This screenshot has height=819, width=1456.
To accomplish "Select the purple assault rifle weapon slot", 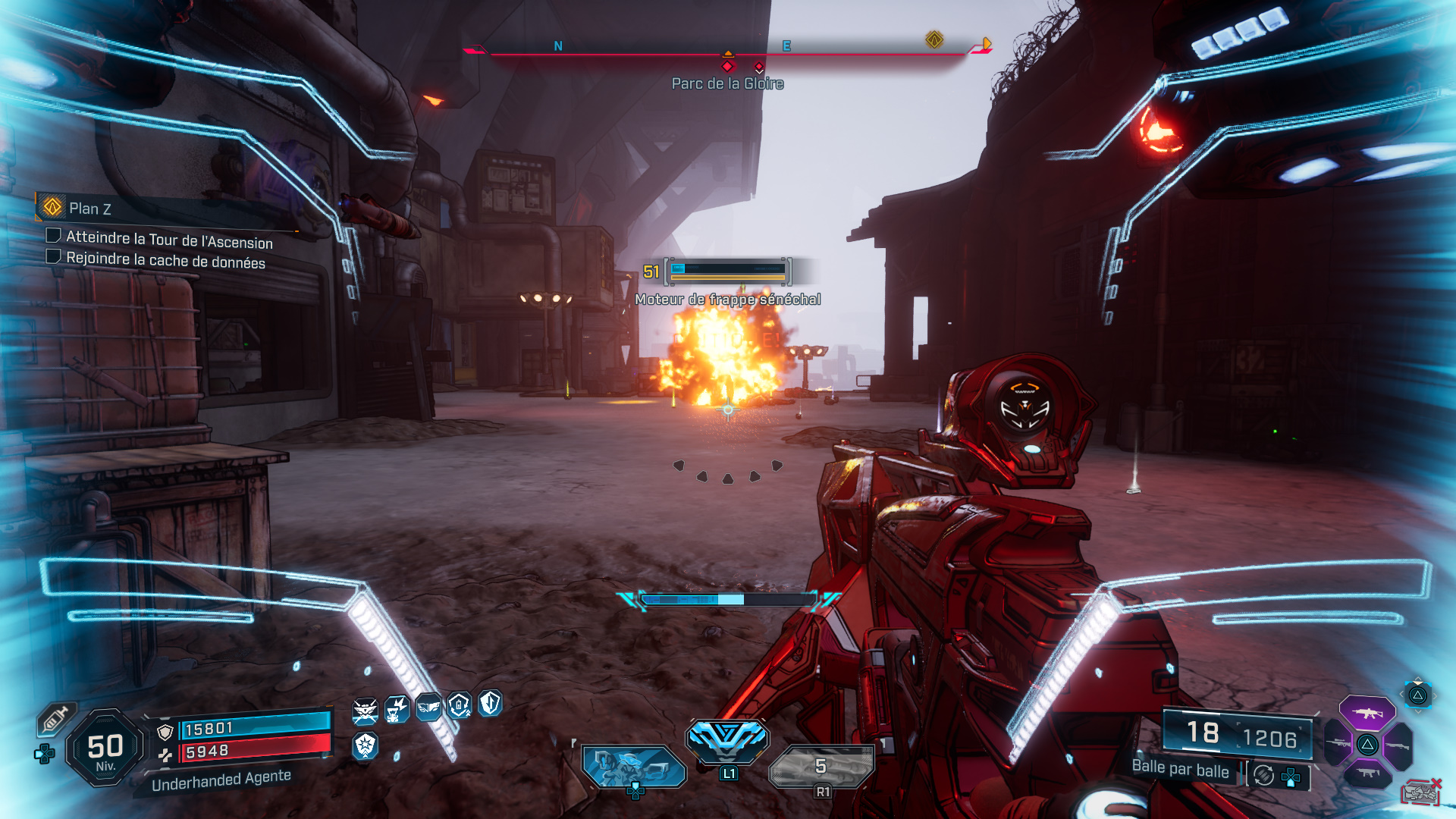I will click(1367, 713).
